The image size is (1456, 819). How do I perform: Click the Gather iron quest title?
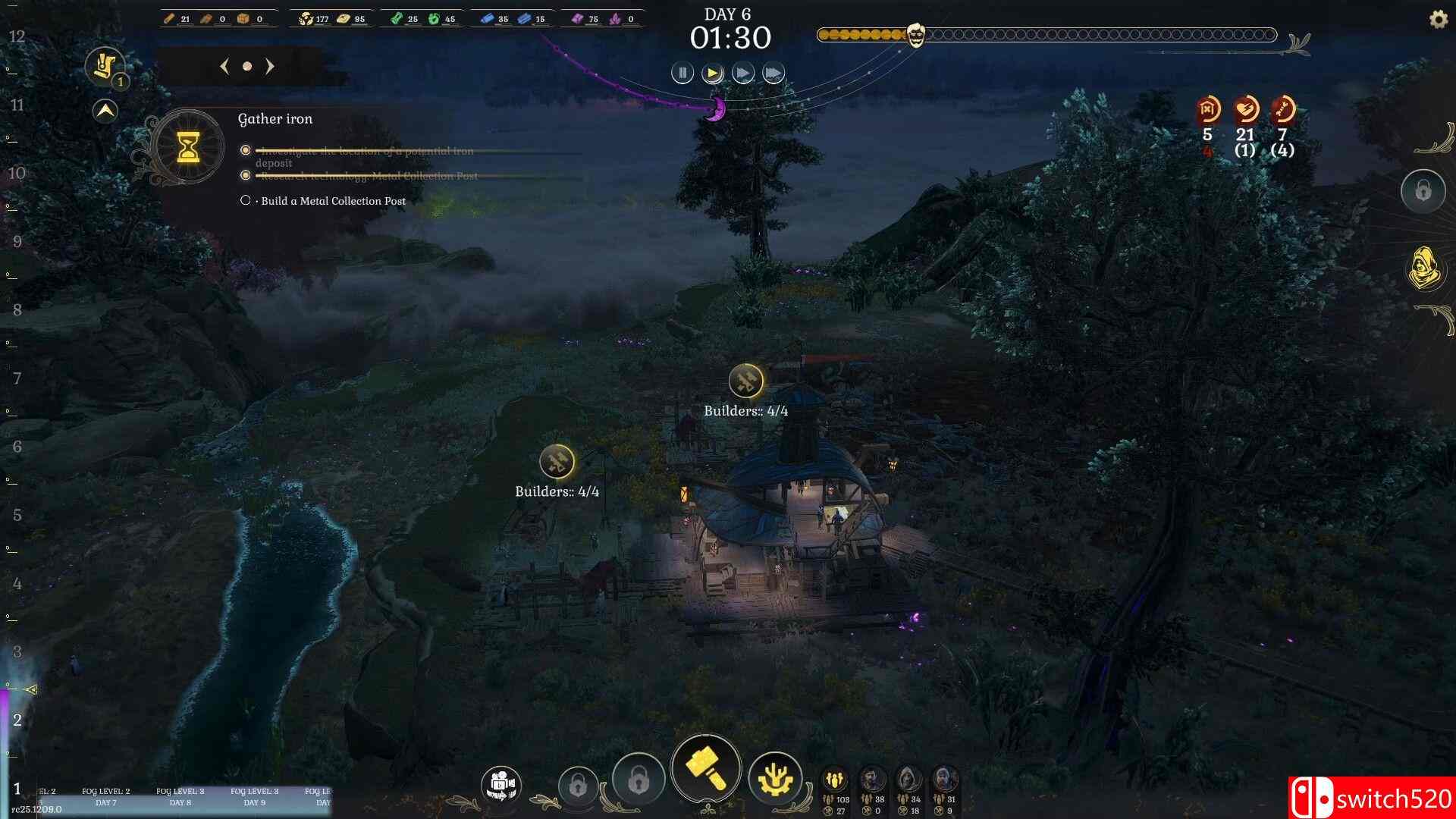(276, 119)
